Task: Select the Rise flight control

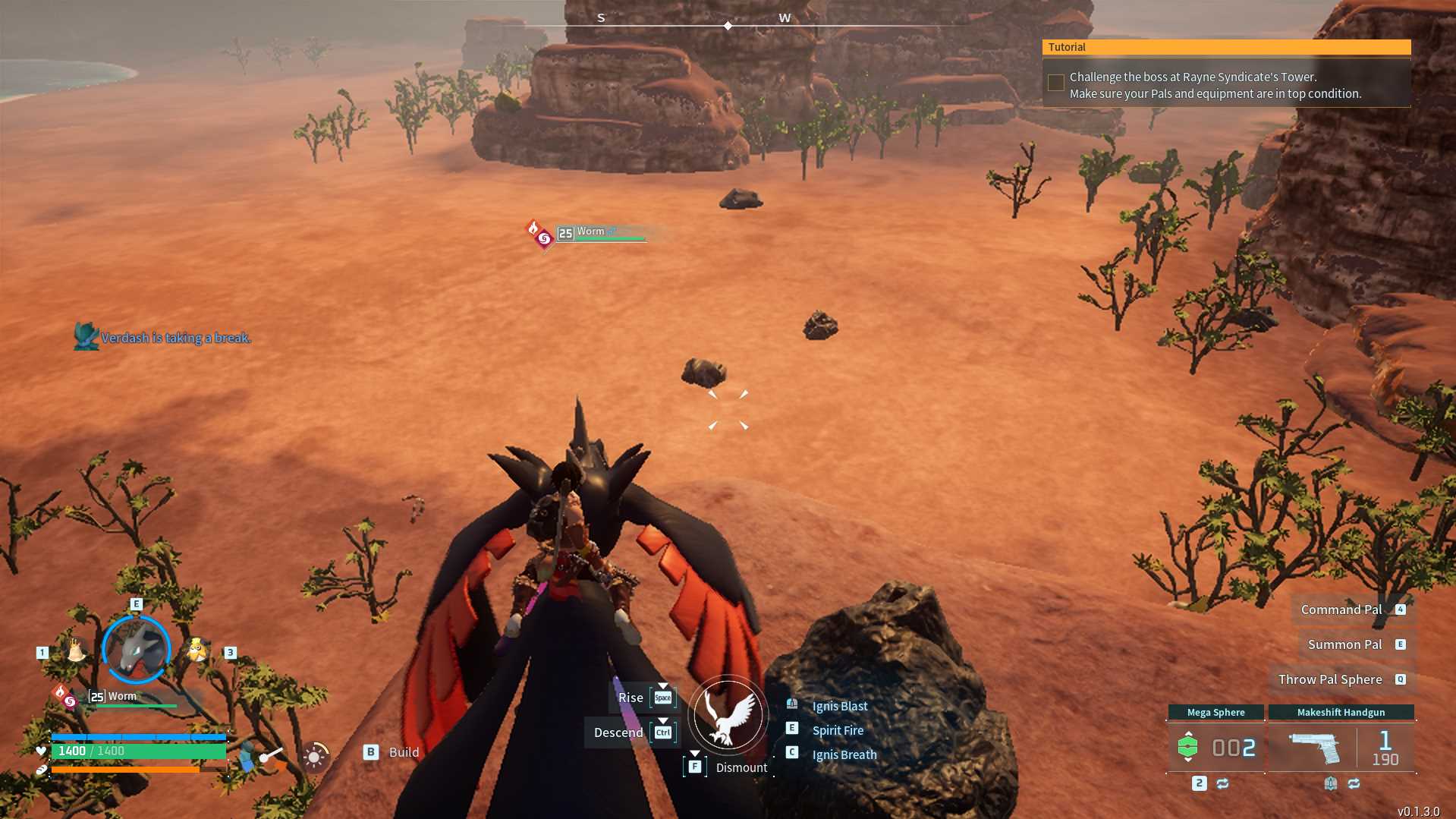Action: pyautogui.click(x=631, y=698)
